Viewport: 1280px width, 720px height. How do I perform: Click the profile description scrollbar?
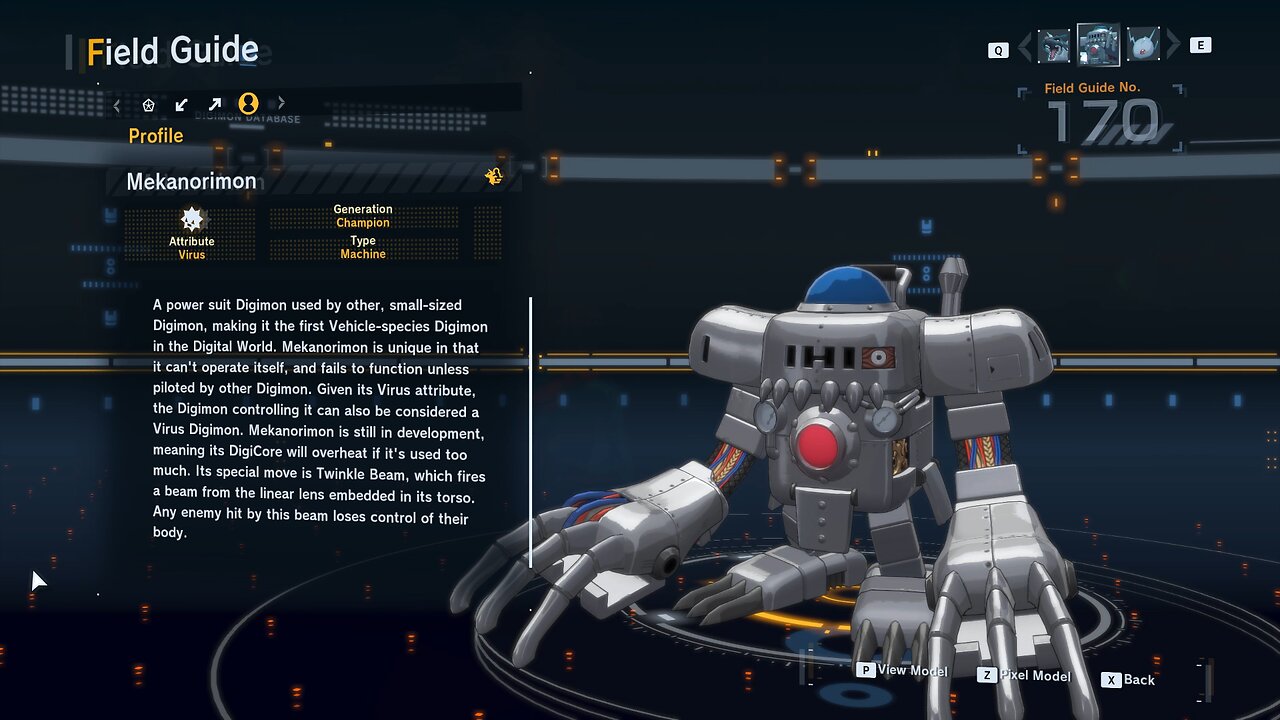click(x=530, y=432)
